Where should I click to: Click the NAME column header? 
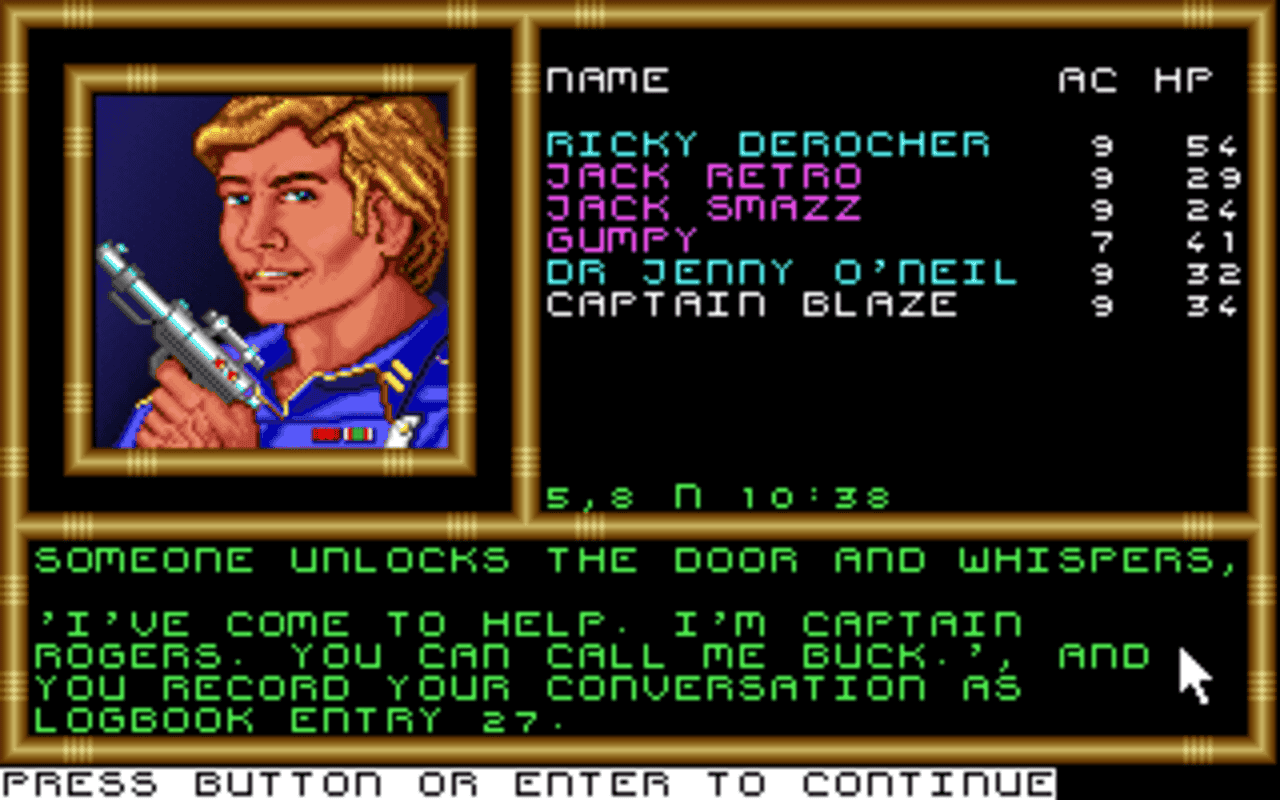607,80
